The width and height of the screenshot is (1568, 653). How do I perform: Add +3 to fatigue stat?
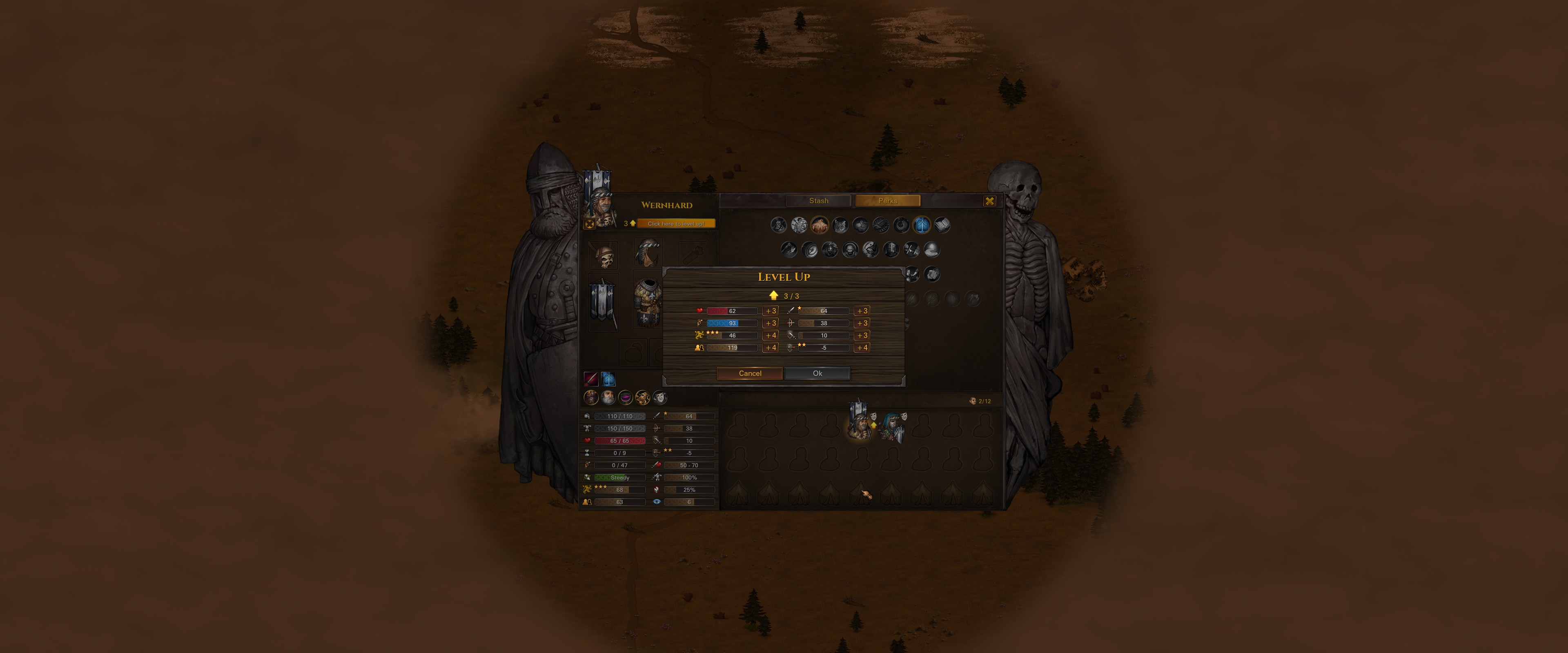[x=770, y=323]
